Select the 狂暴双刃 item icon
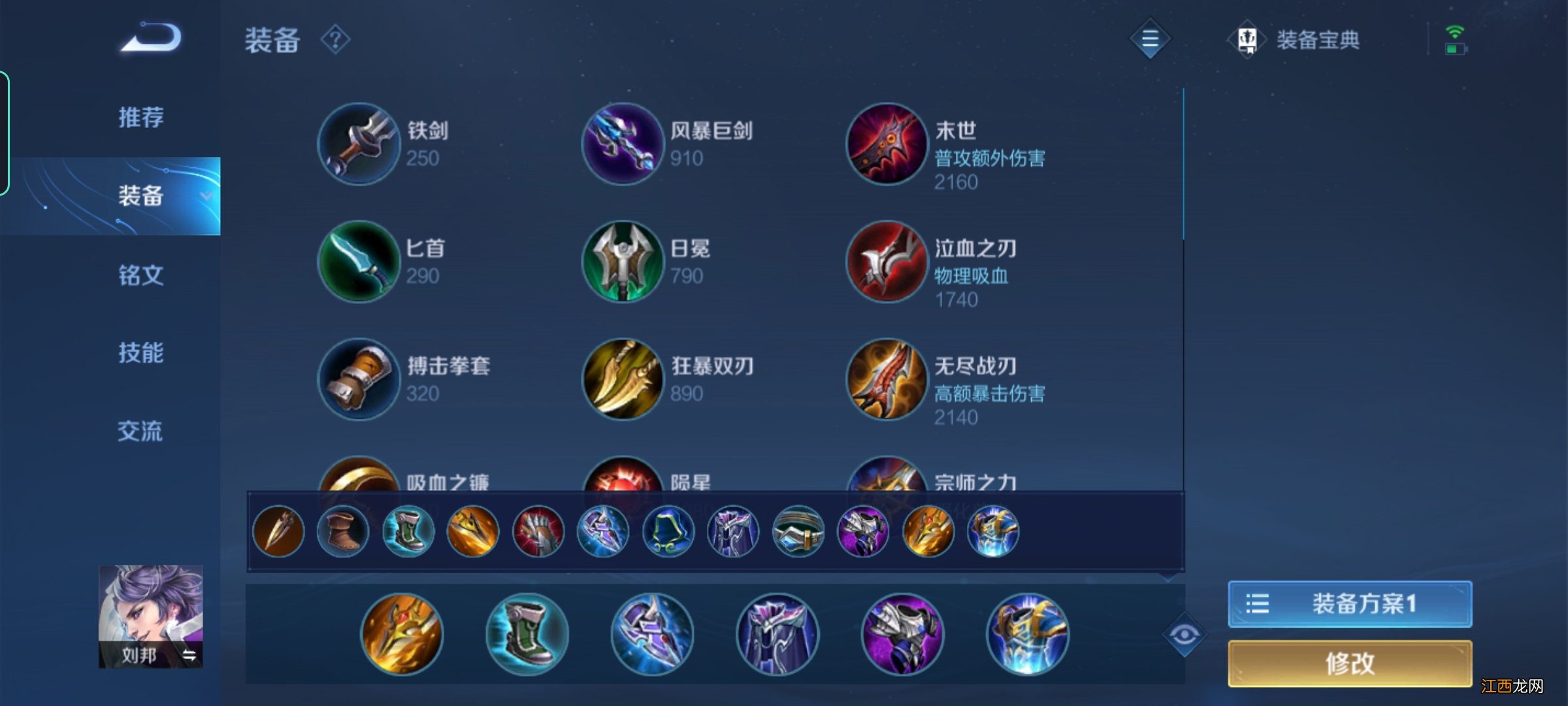 point(624,379)
